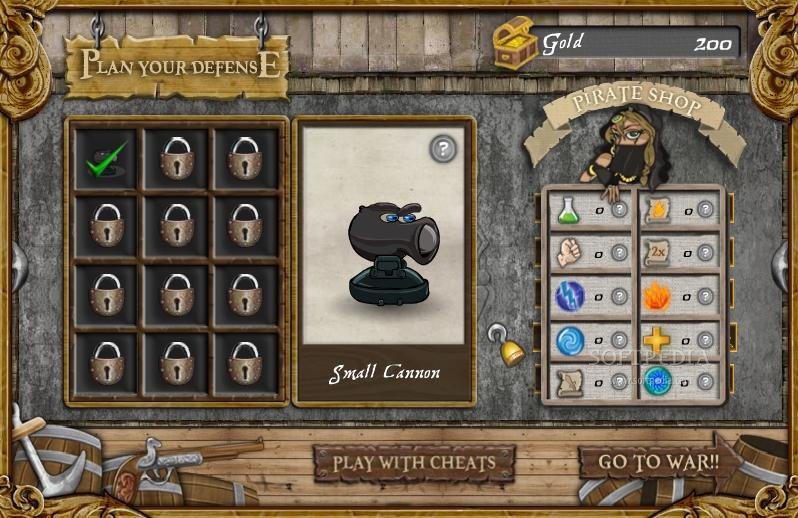
Task: Buy the fist power-up item
Action: [x=568, y=252]
